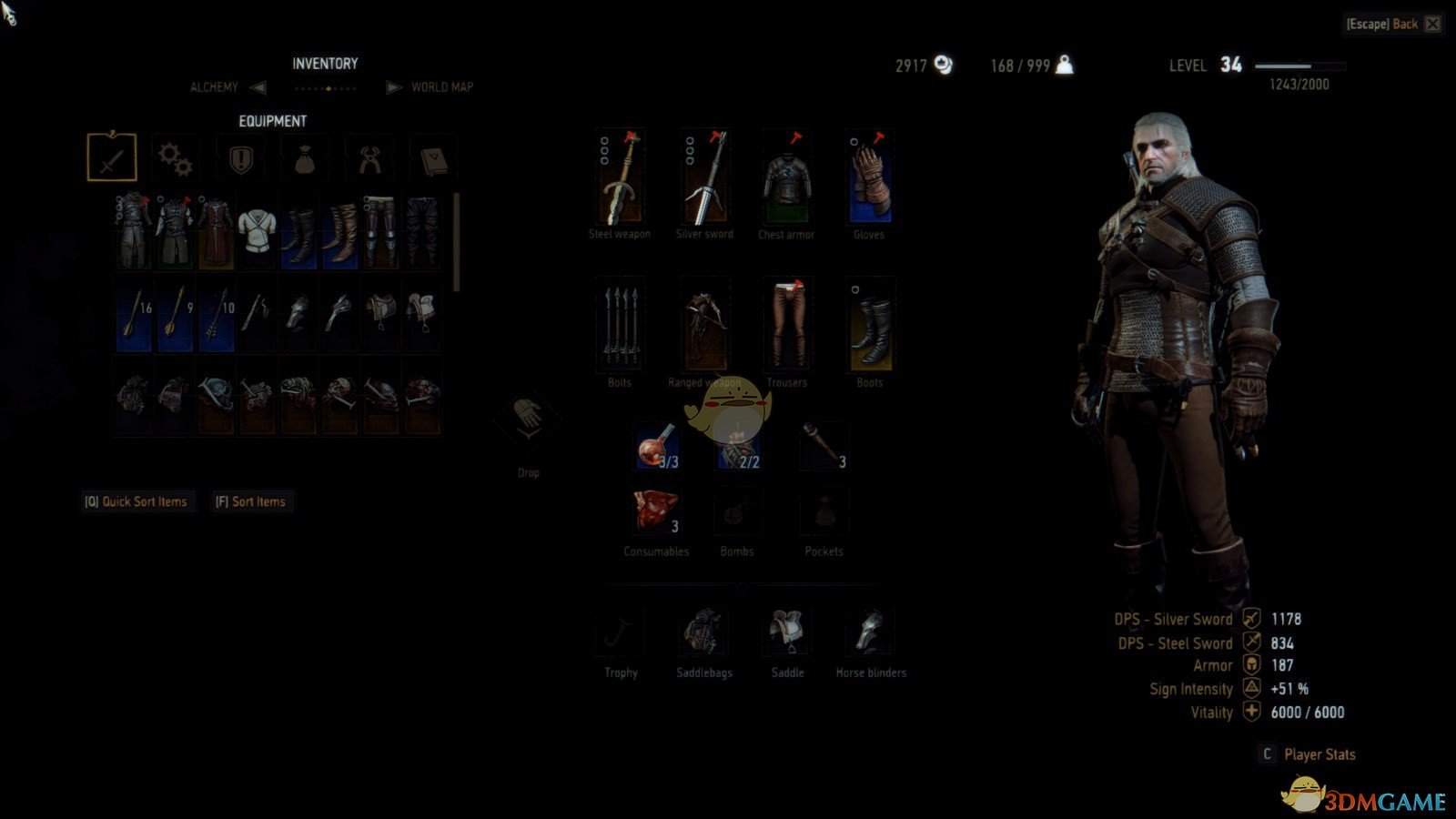Click the equipped Gloves slot
The height and width of the screenshot is (819, 1456).
coord(869,178)
